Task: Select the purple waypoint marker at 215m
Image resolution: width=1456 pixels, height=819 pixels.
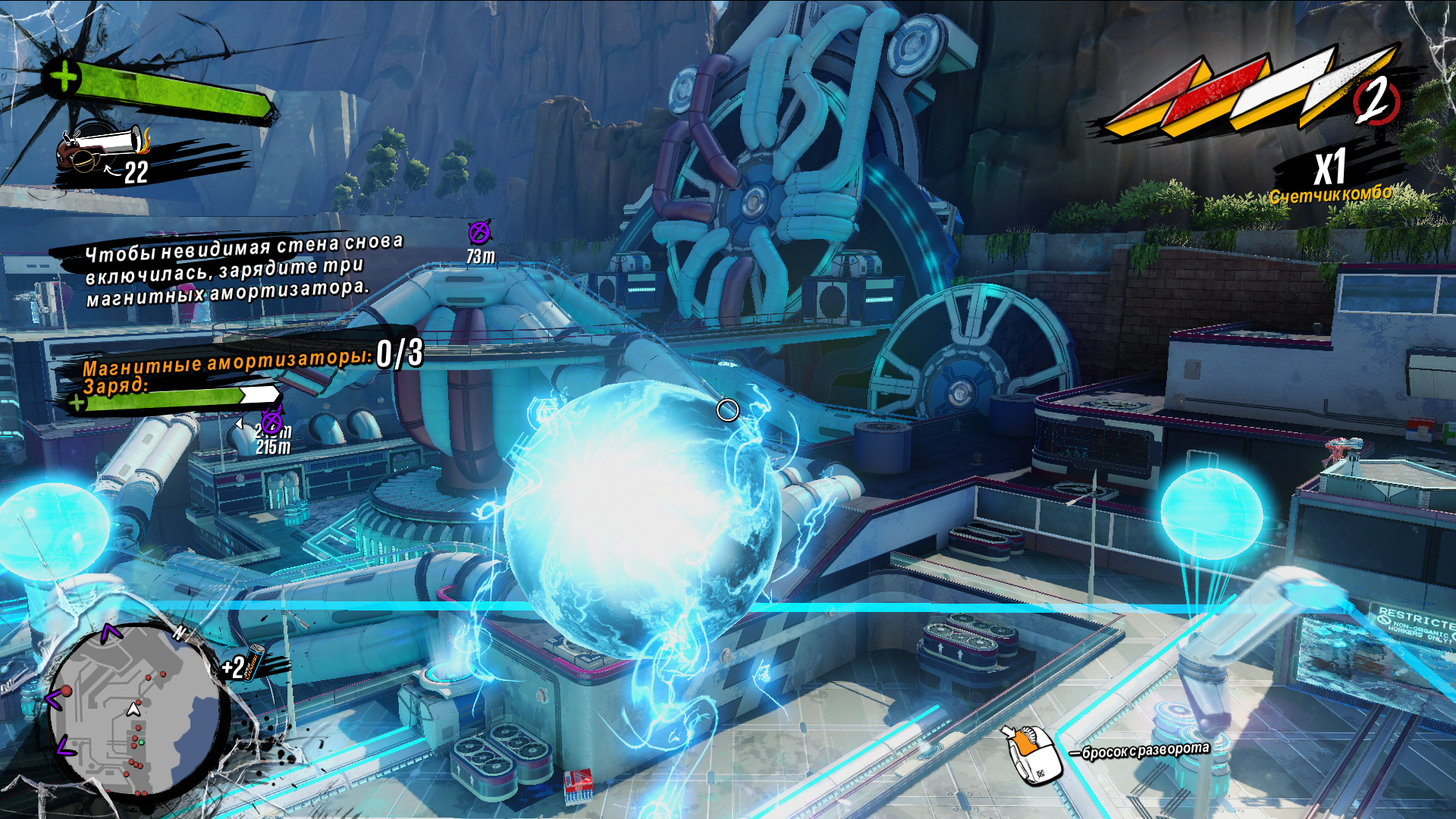Action: pos(272,419)
